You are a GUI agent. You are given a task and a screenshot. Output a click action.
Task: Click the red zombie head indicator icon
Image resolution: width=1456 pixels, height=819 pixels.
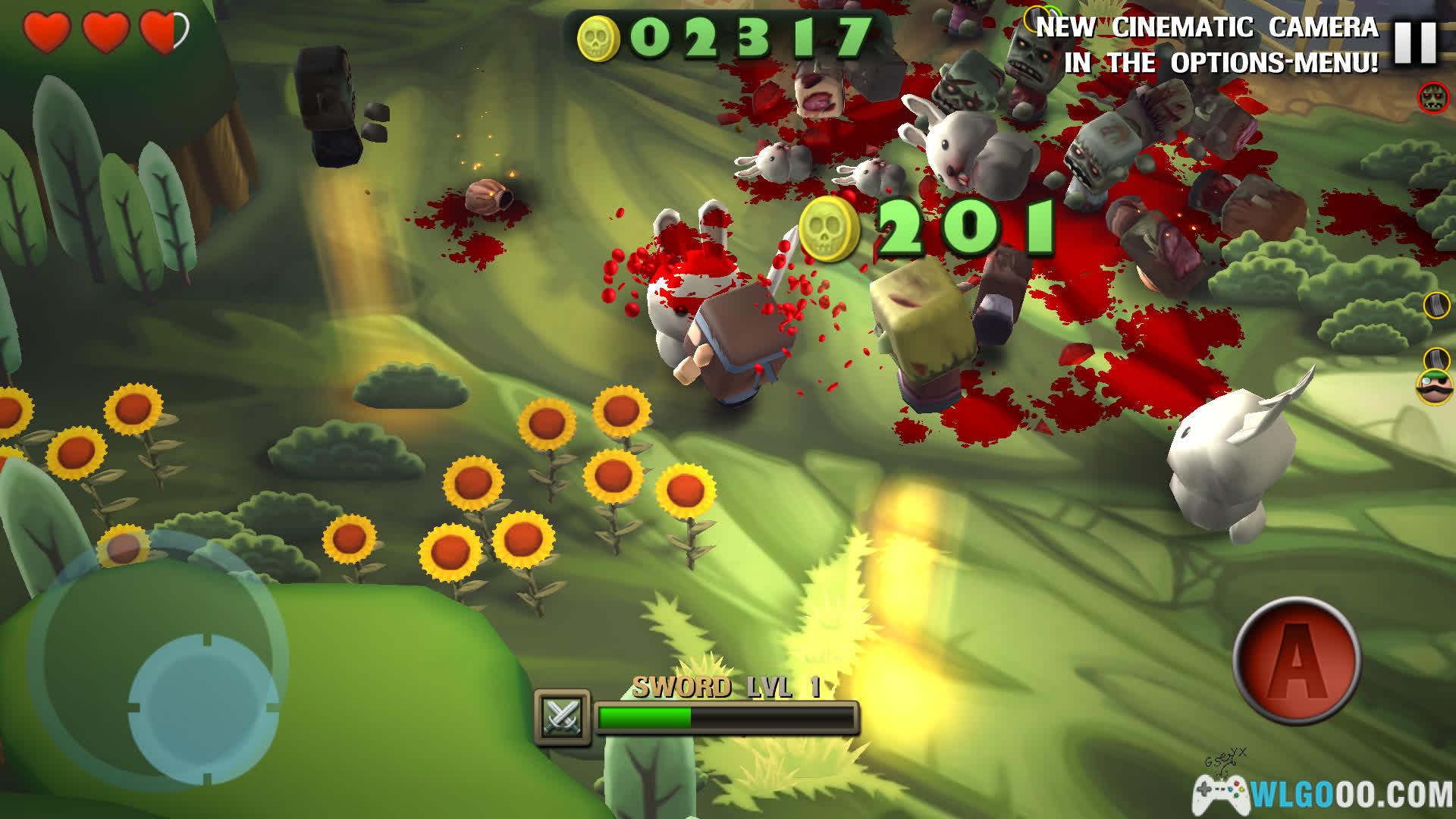tap(1433, 97)
